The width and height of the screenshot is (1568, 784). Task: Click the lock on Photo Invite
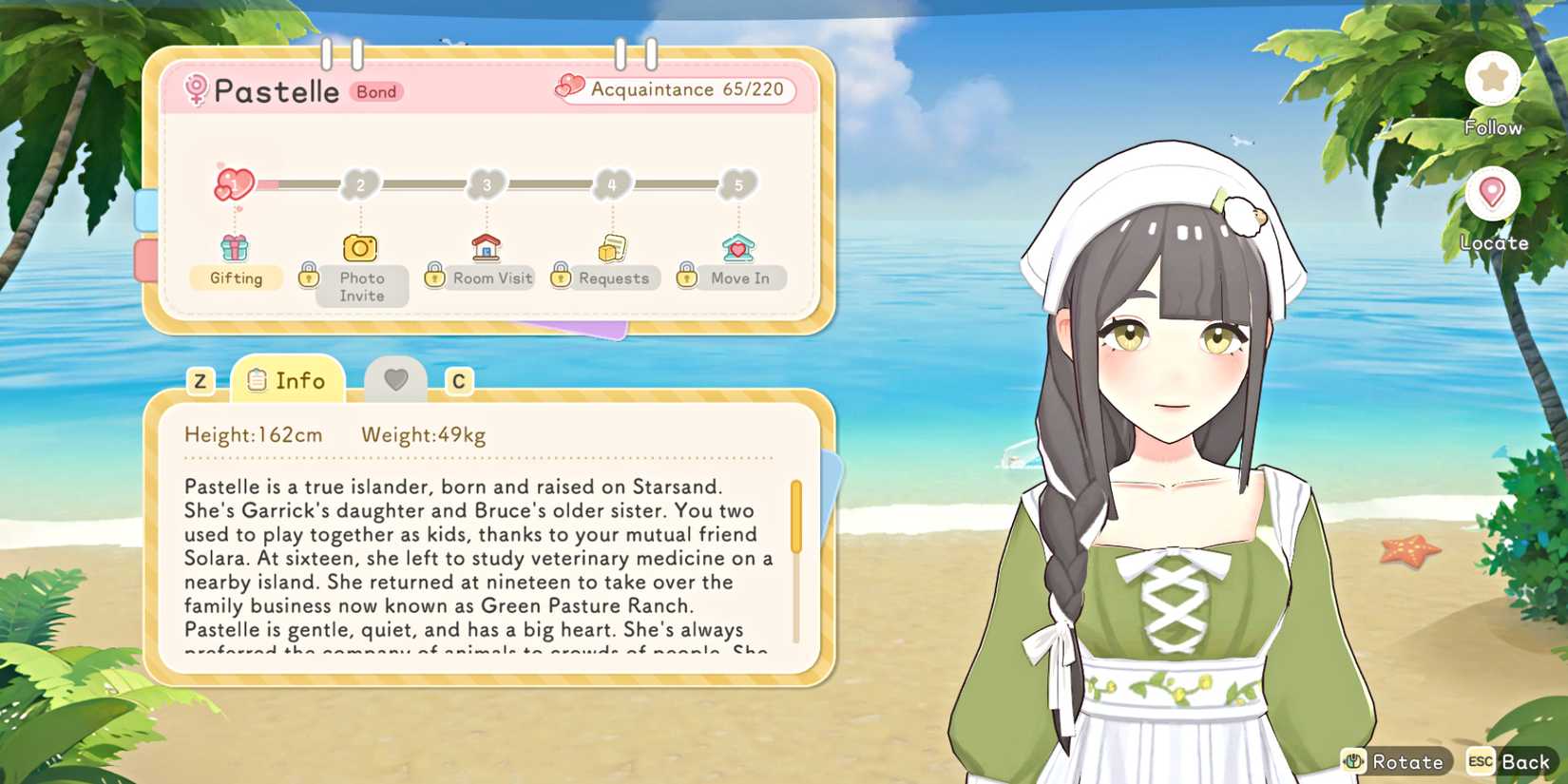coord(309,277)
